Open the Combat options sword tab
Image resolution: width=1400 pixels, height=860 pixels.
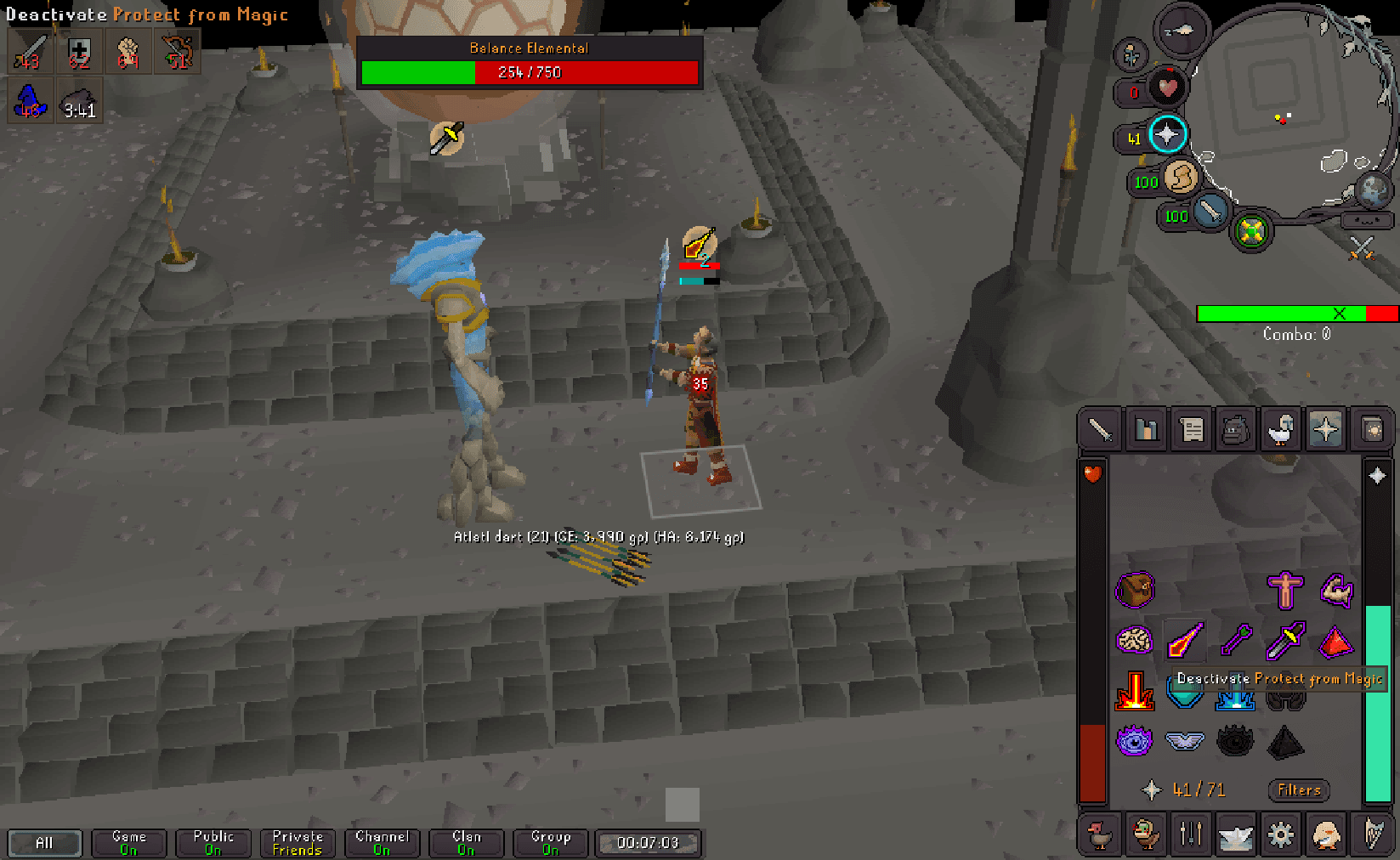click(1100, 429)
